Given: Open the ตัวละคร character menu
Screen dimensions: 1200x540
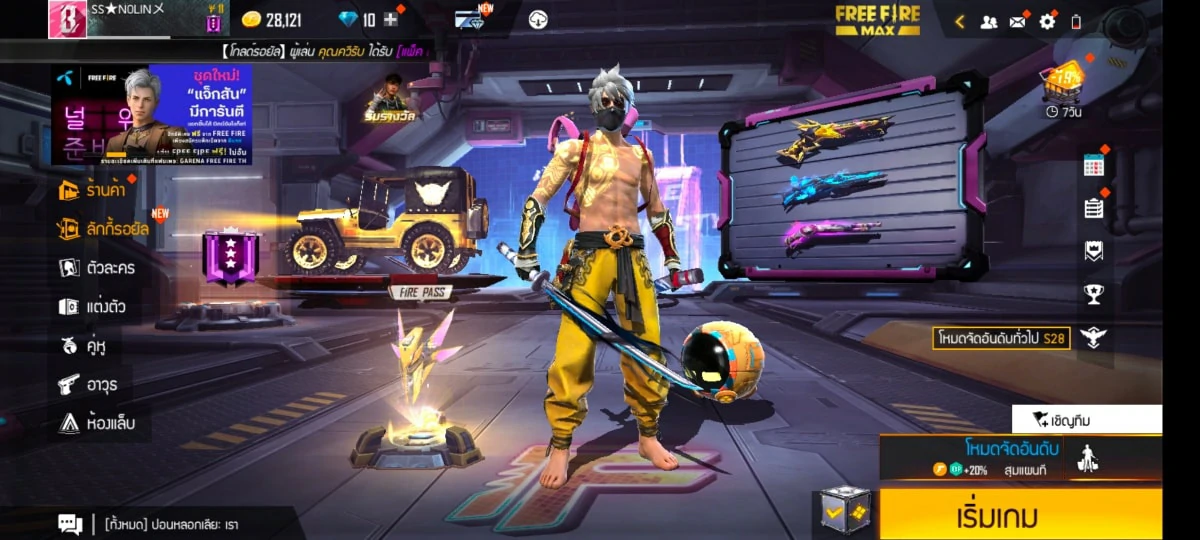Looking at the screenshot, I should point(98,267).
